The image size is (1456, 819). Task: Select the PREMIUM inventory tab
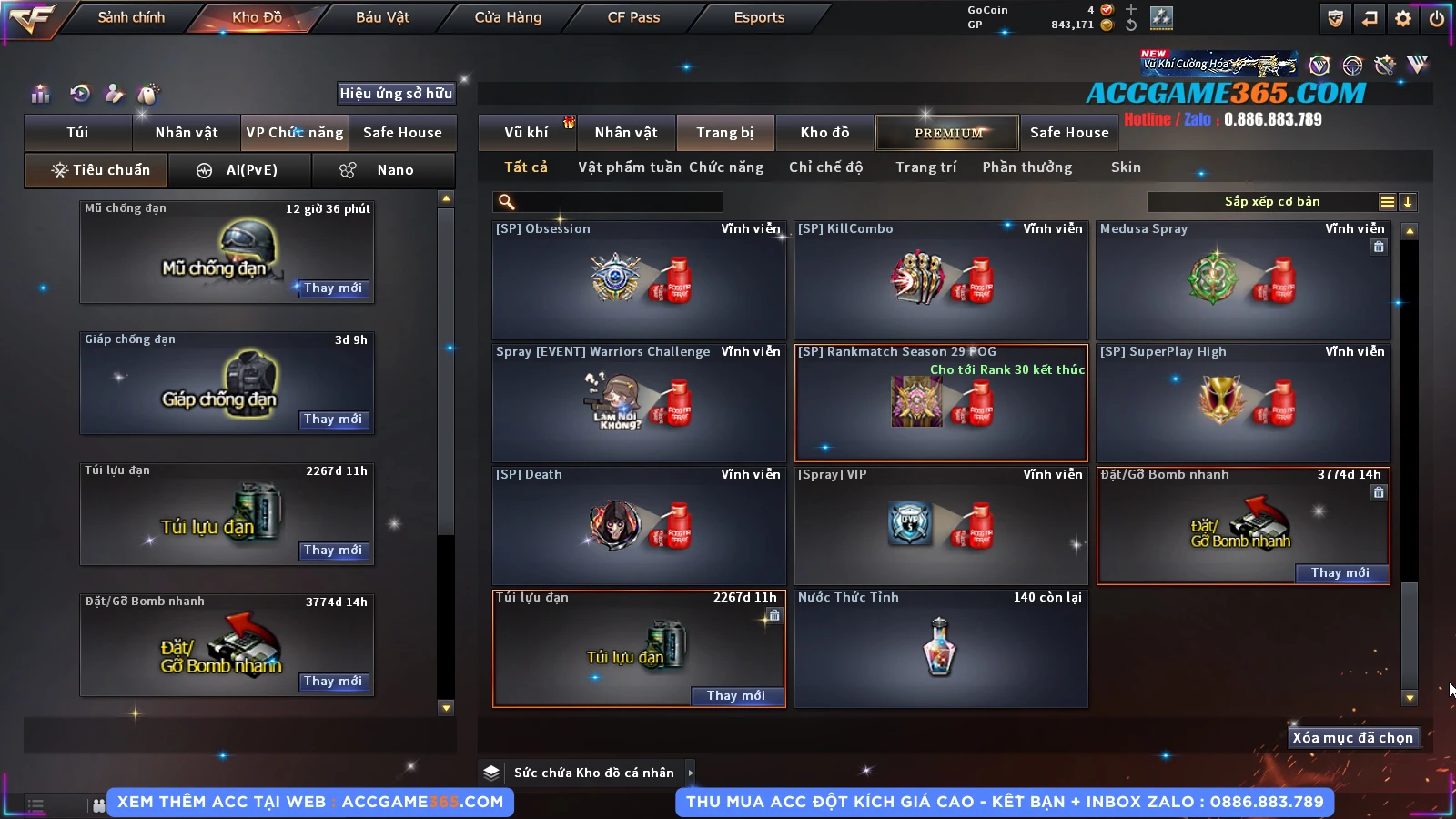click(947, 133)
